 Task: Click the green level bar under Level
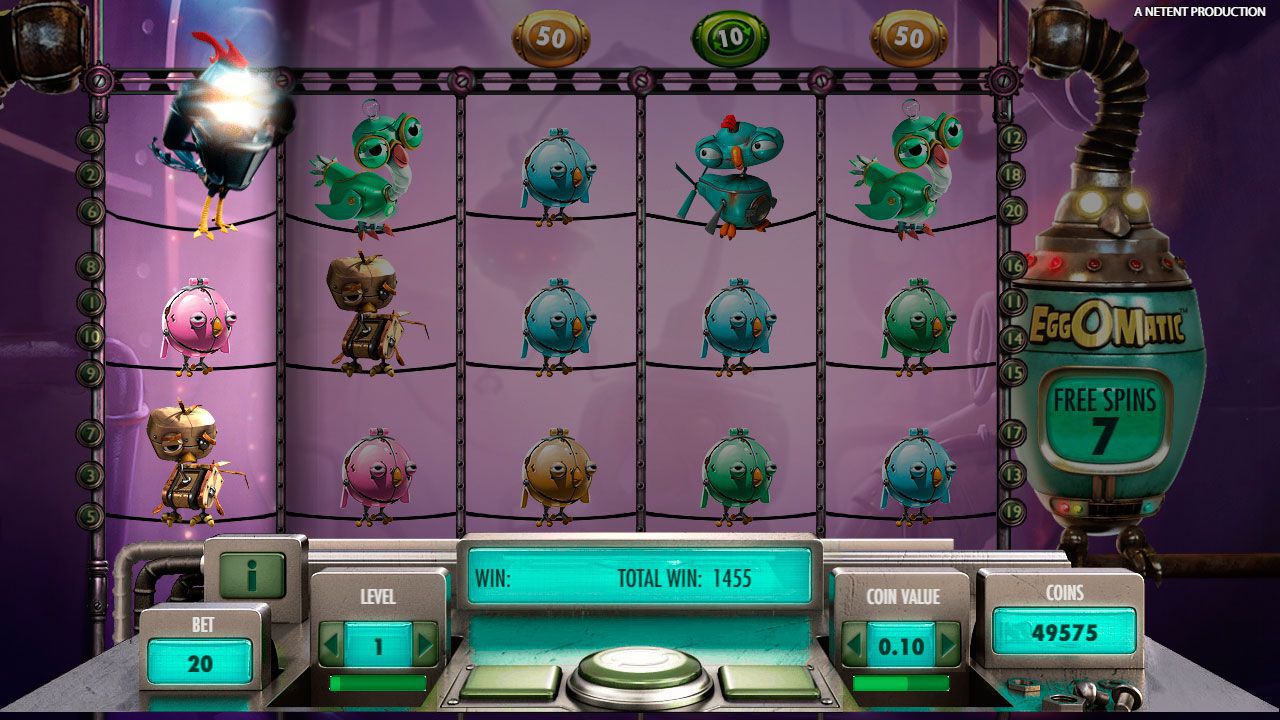378,683
